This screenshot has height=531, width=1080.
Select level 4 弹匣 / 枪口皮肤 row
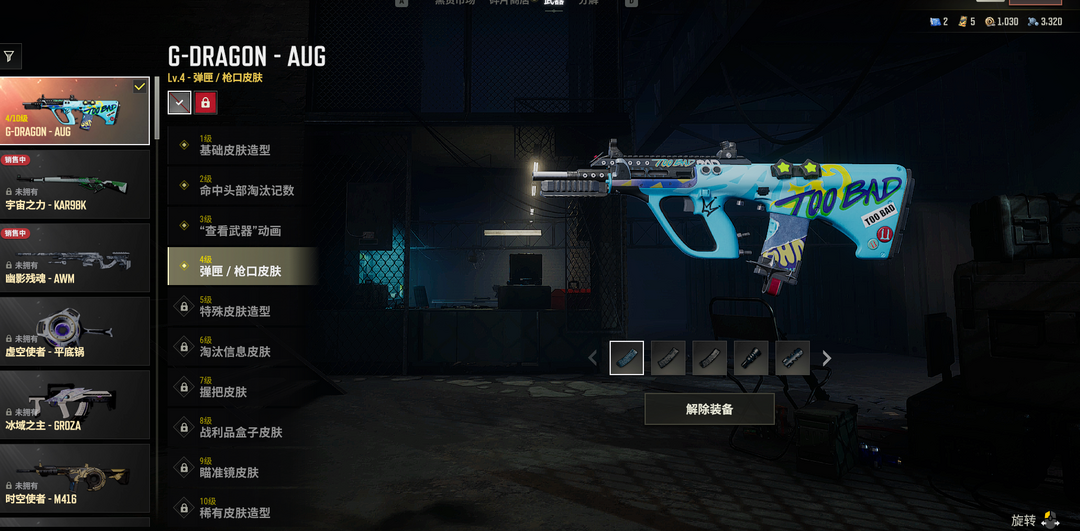[x=242, y=266]
